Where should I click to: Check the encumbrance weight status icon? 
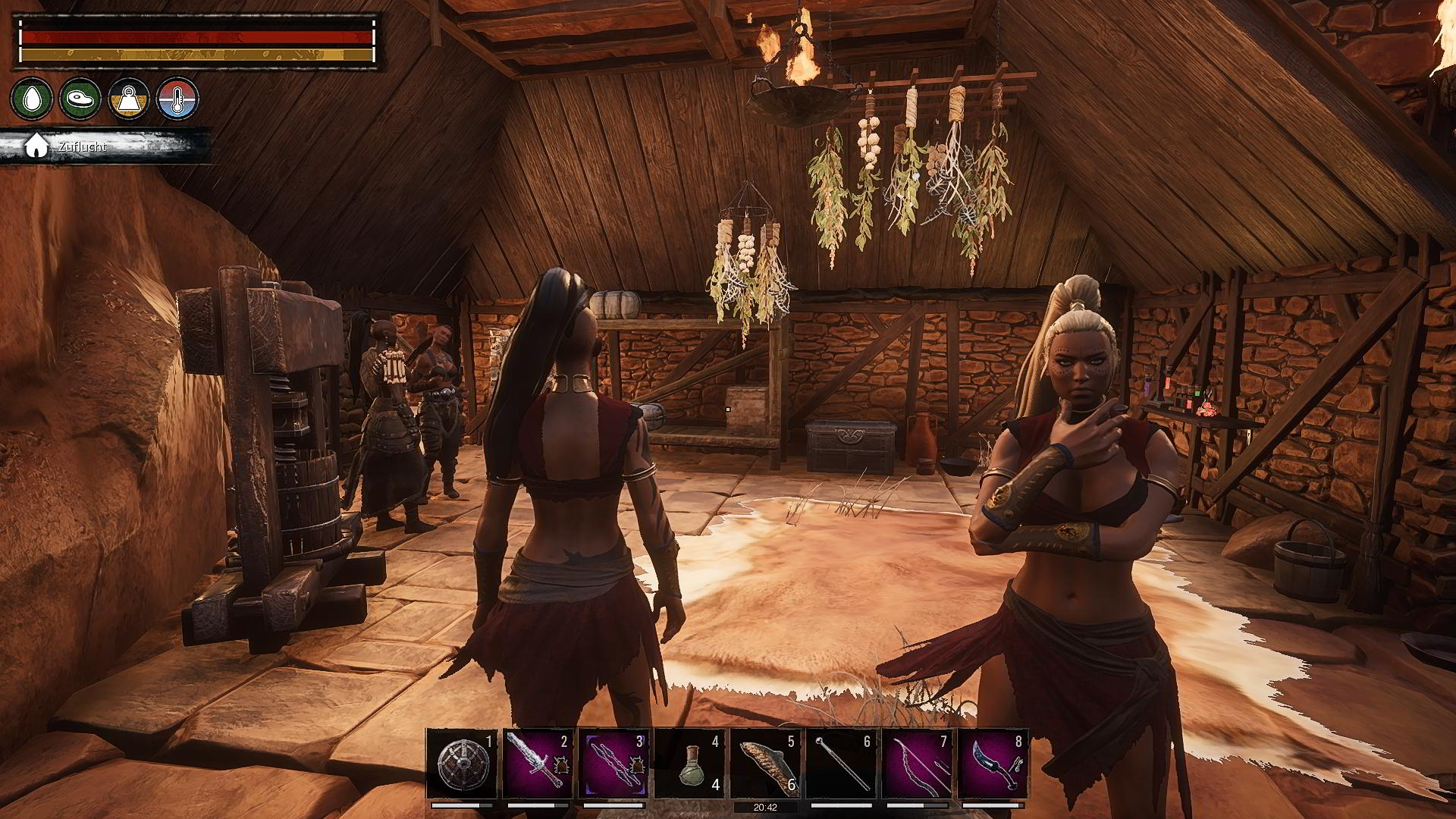[x=129, y=99]
